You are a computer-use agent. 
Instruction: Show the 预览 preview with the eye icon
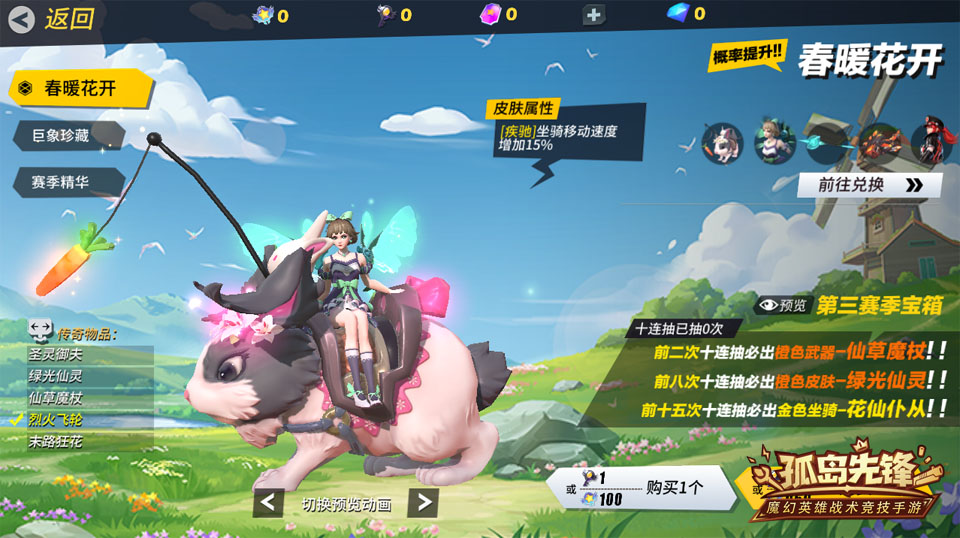(781, 305)
